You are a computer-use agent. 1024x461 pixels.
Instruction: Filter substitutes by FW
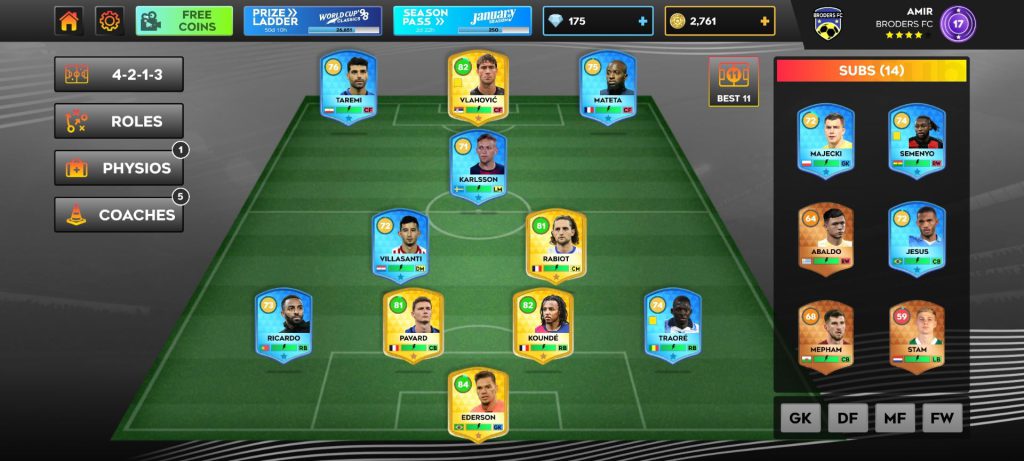point(940,419)
